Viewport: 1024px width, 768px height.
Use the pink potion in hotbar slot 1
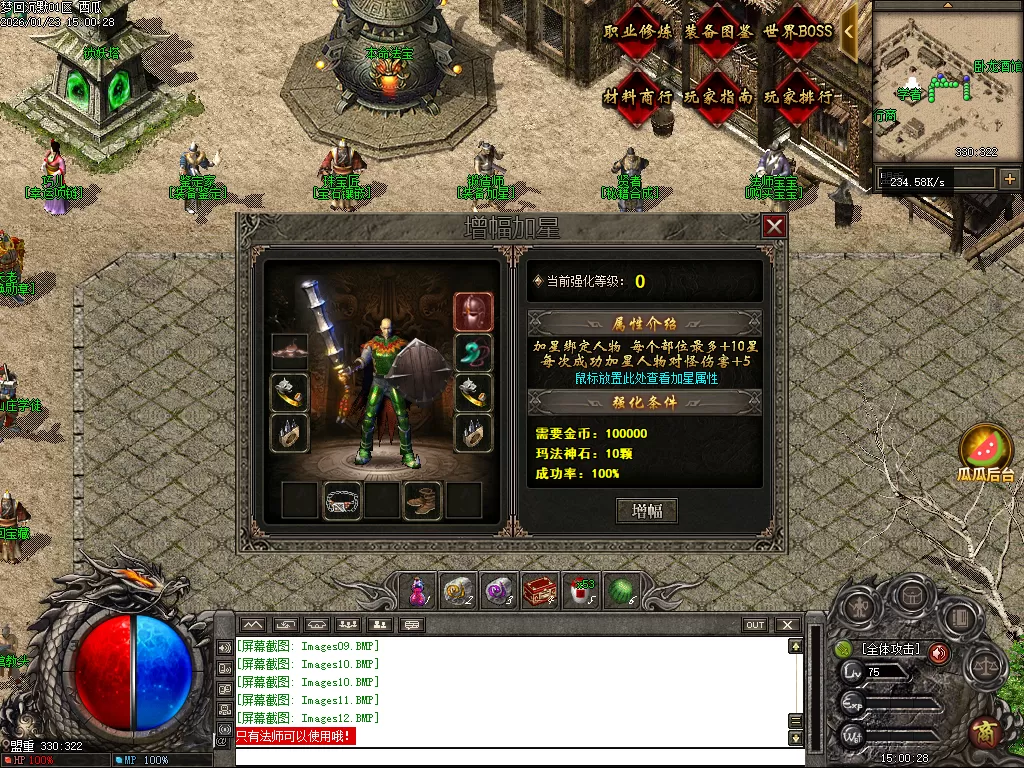click(x=417, y=591)
